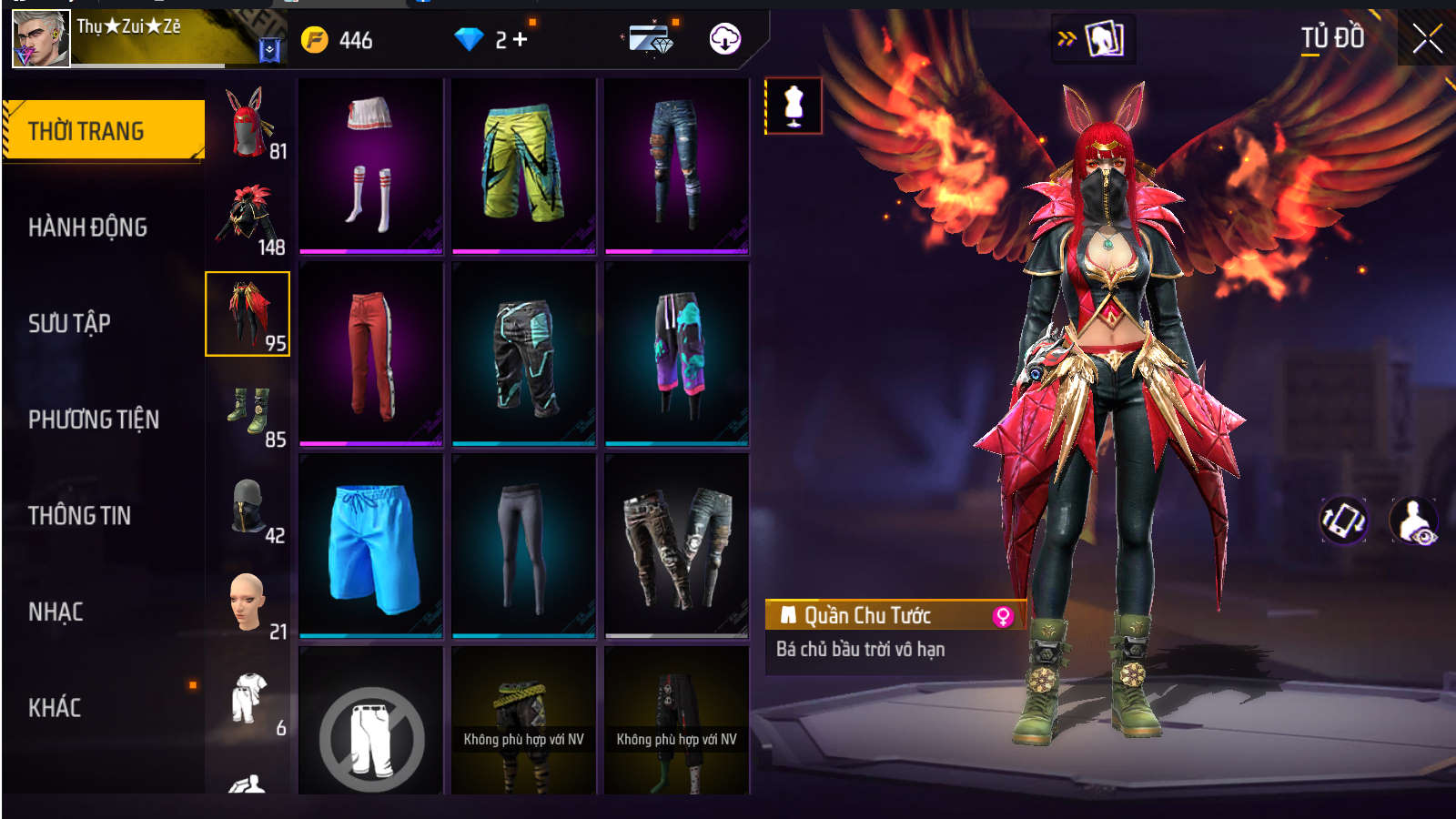Add diamonds with the plus button
The height and width of the screenshot is (819, 1456).
(521, 40)
